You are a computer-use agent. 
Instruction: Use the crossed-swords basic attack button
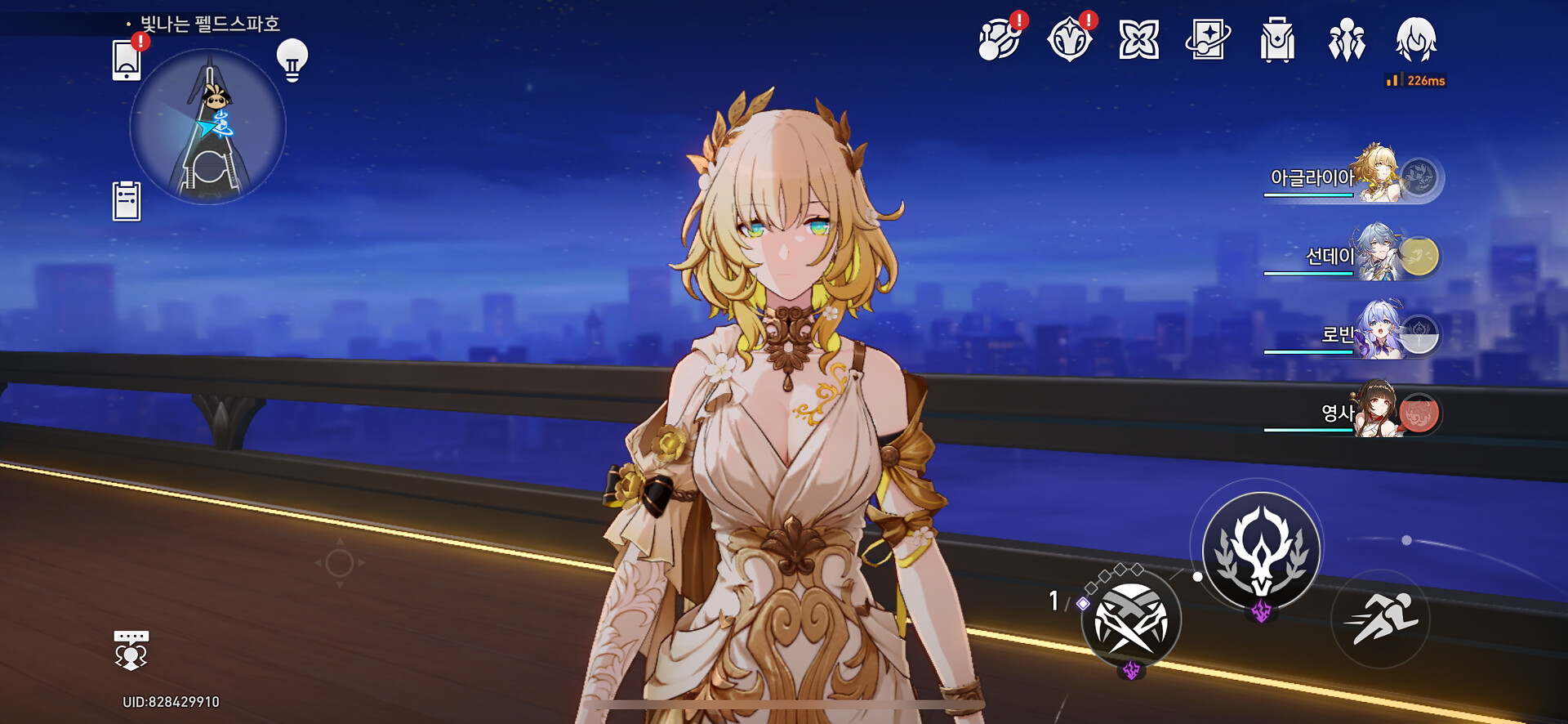(x=1131, y=620)
